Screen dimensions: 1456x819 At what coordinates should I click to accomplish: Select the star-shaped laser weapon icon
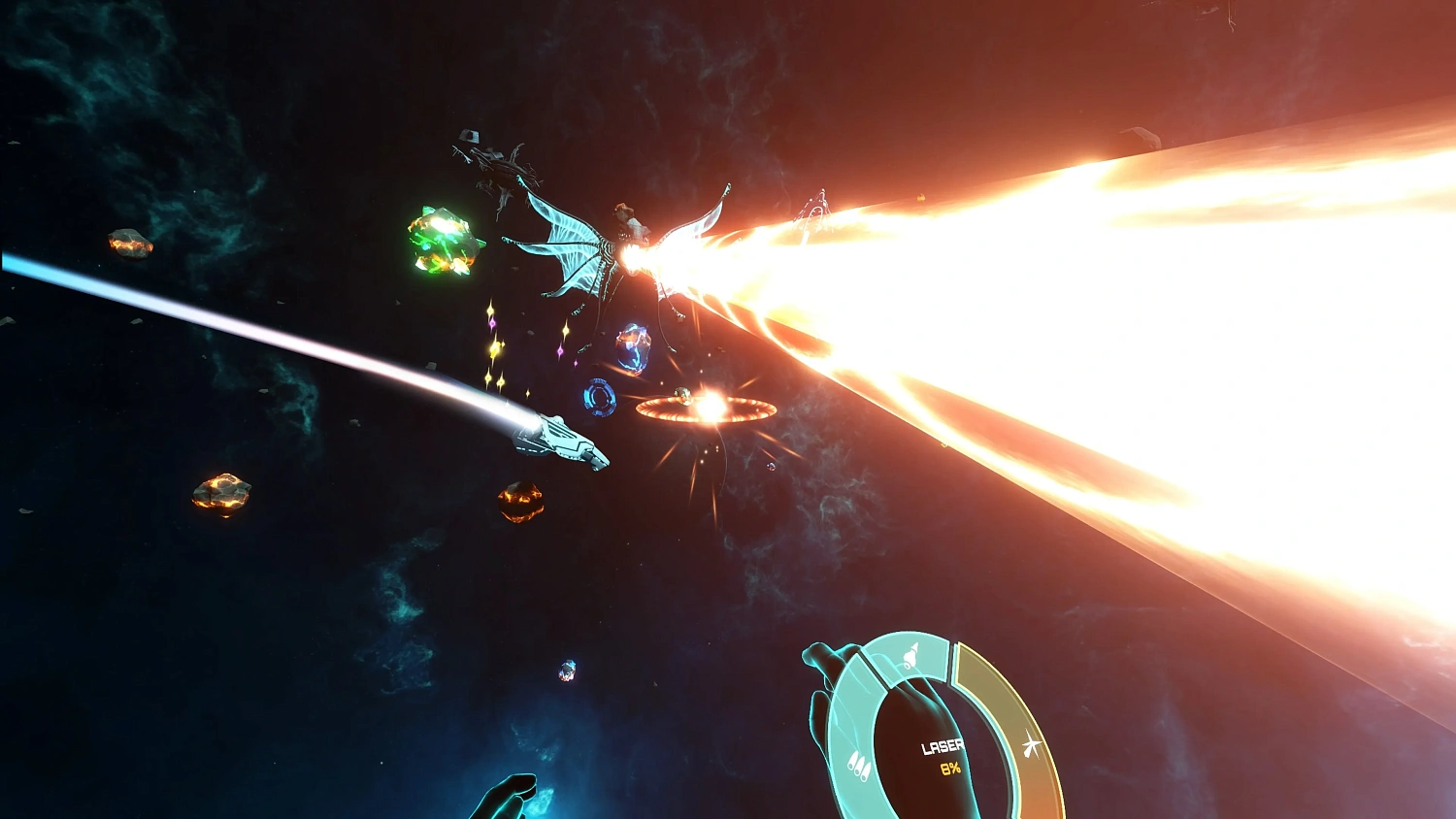(1032, 744)
